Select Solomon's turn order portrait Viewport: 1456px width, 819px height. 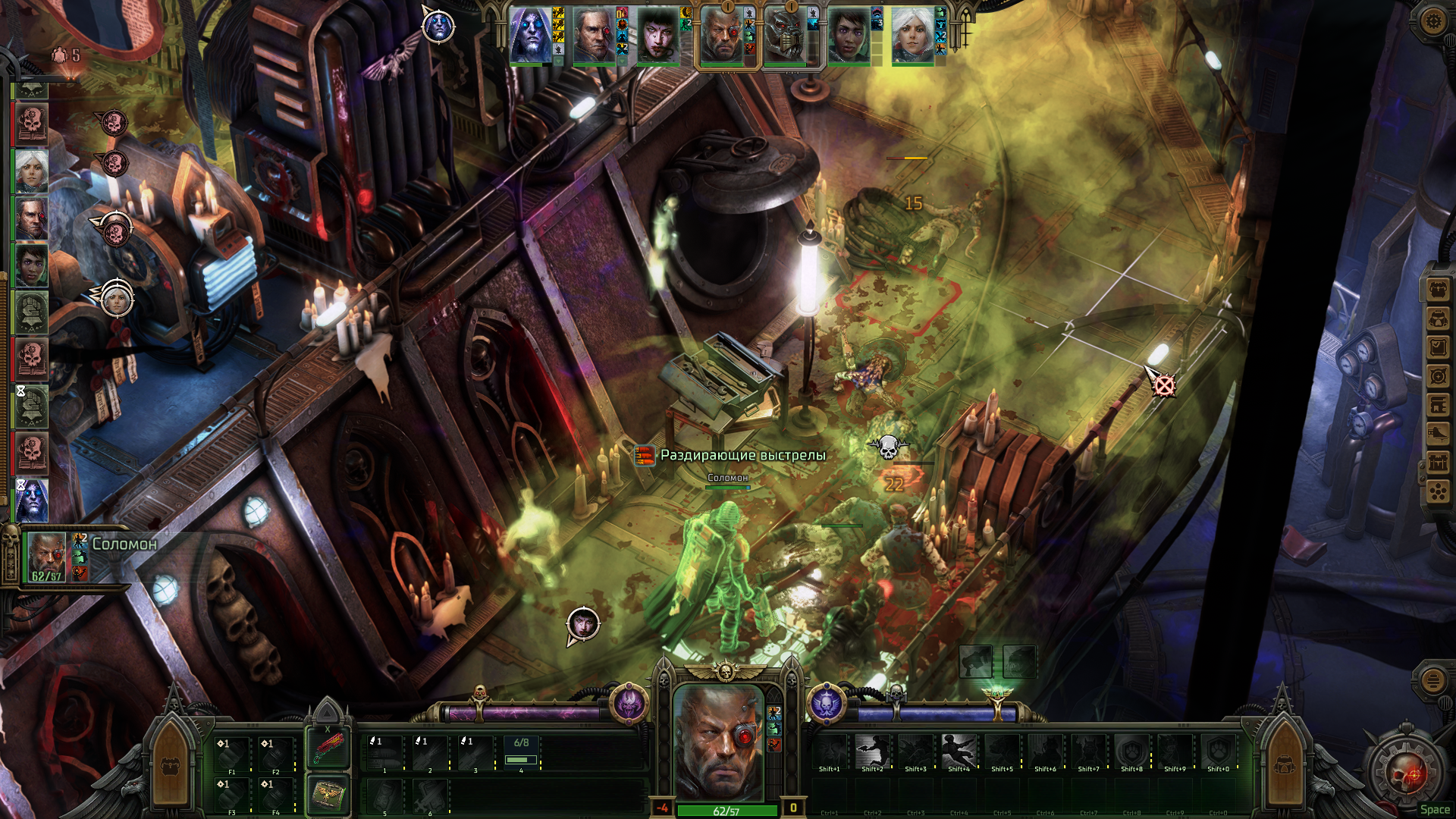48,556
